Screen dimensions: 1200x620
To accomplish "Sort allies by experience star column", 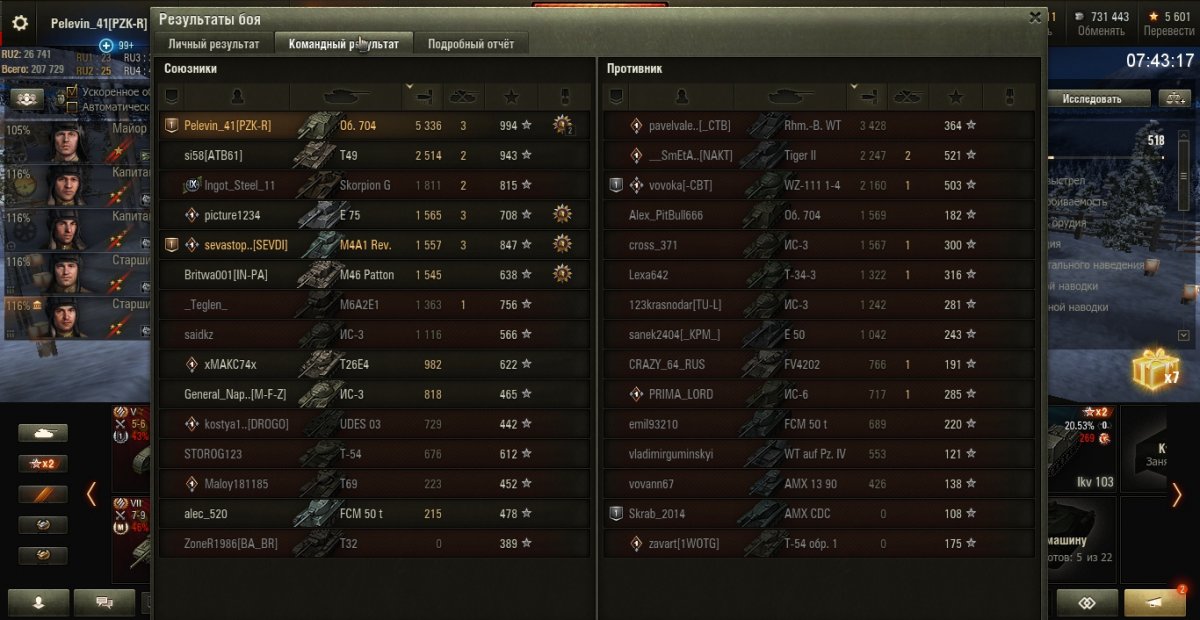I will (x=511, y=97).
